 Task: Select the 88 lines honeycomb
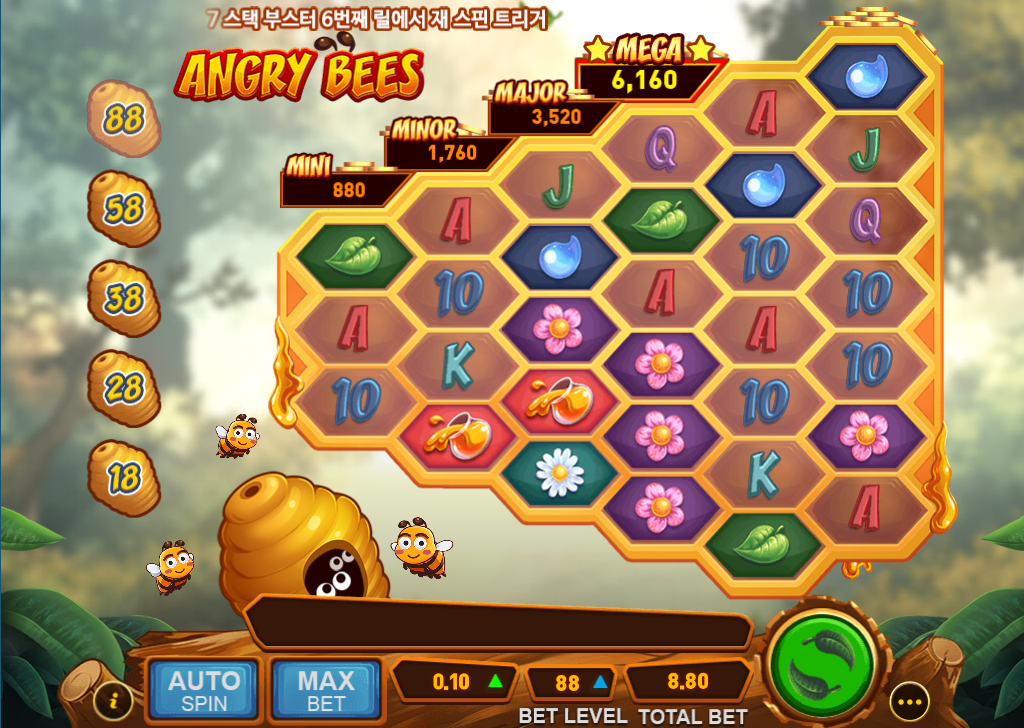pyautogui.click(x=124, y=120)
